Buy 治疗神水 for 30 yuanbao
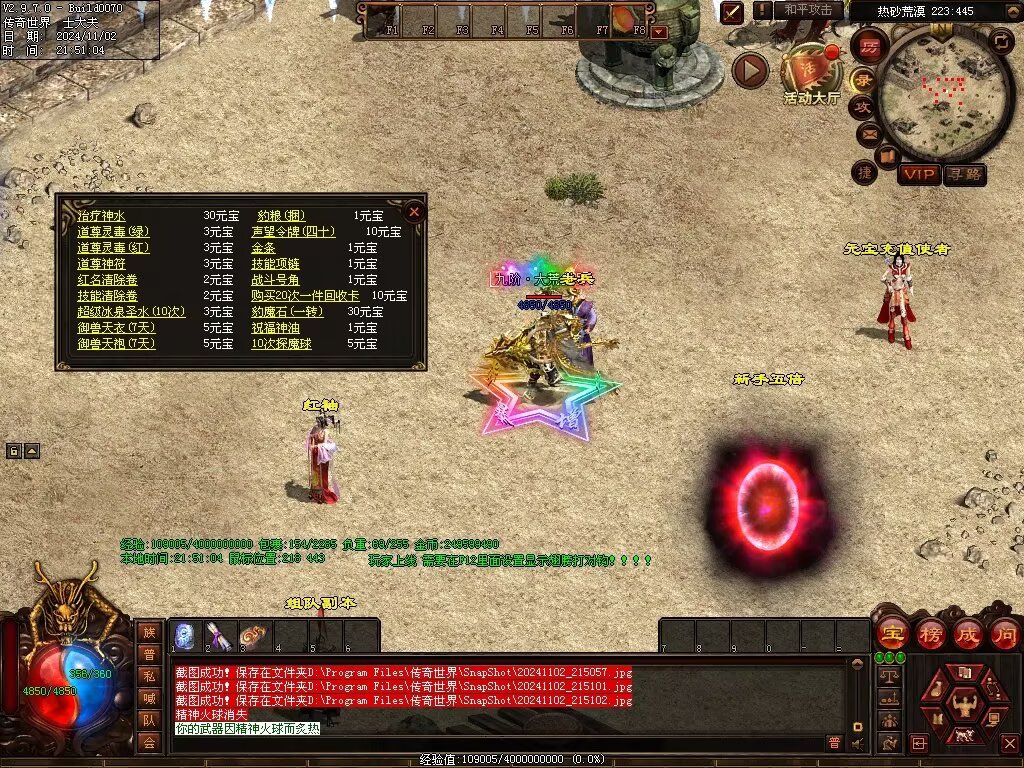The height and width of the screenshot is (768, 1024). pyautogui.click(x=102, y=216)
